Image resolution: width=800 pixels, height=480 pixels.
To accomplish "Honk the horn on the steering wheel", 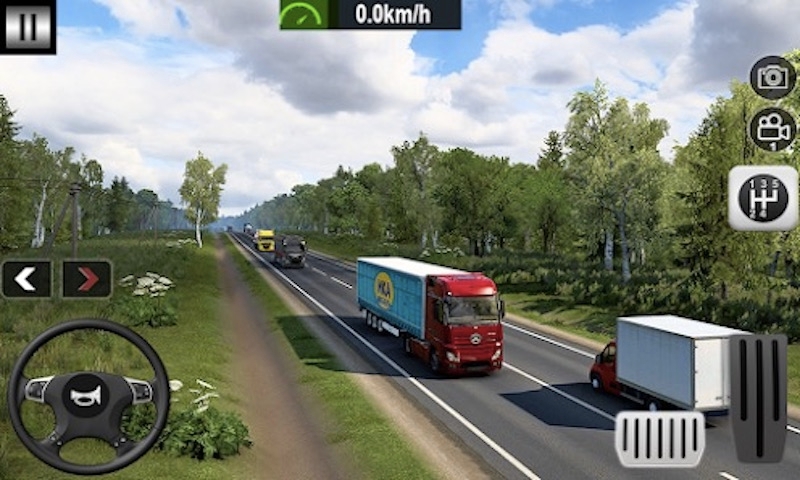I will (88, 394).
